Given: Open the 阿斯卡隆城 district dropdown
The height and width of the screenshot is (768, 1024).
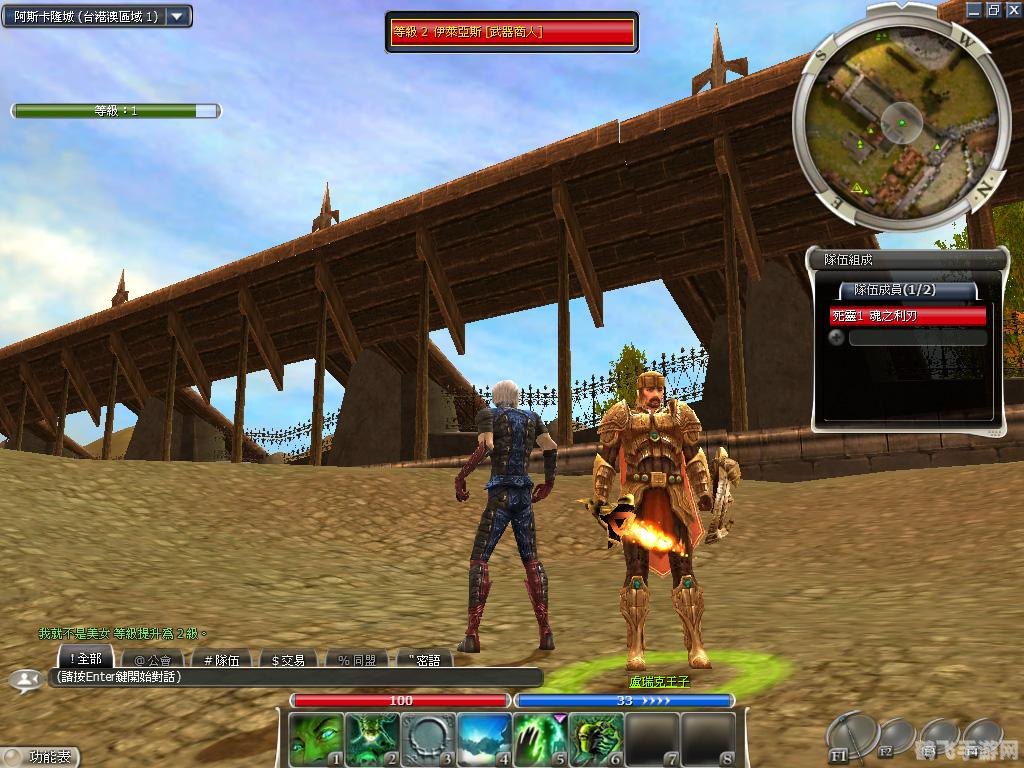Looking at the screenshot, I should click(178, 16).
